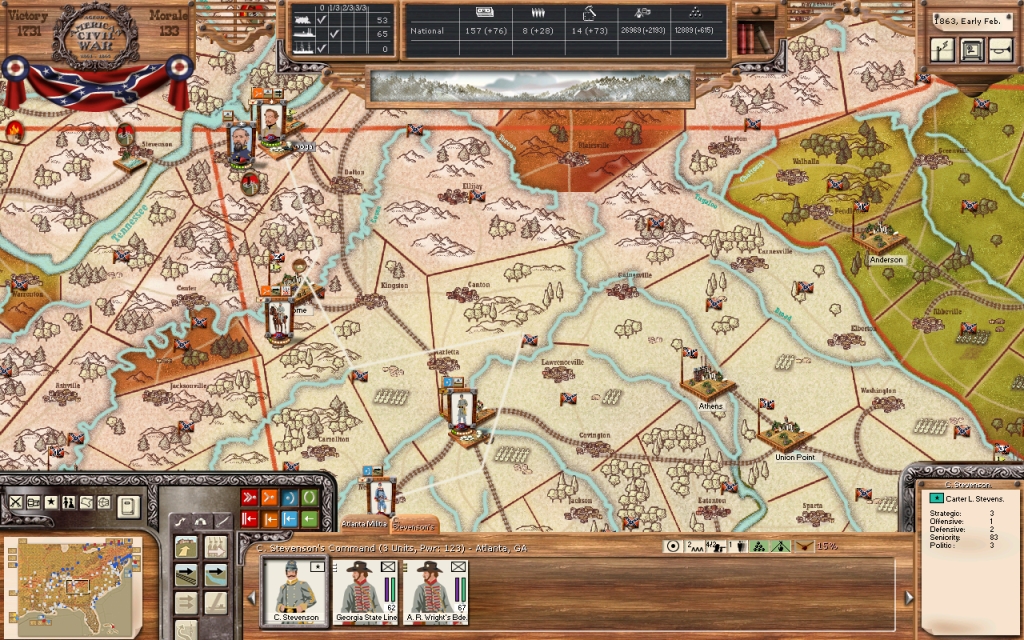Click the telegraph pole button

click(x=942, y=49)
